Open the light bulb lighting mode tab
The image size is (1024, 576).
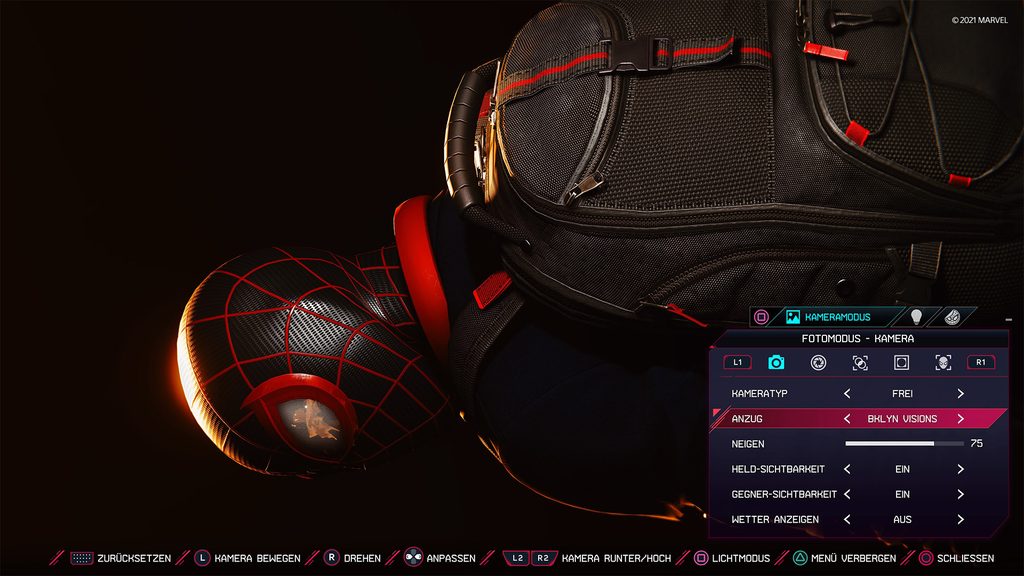click(x=916, y=317)
